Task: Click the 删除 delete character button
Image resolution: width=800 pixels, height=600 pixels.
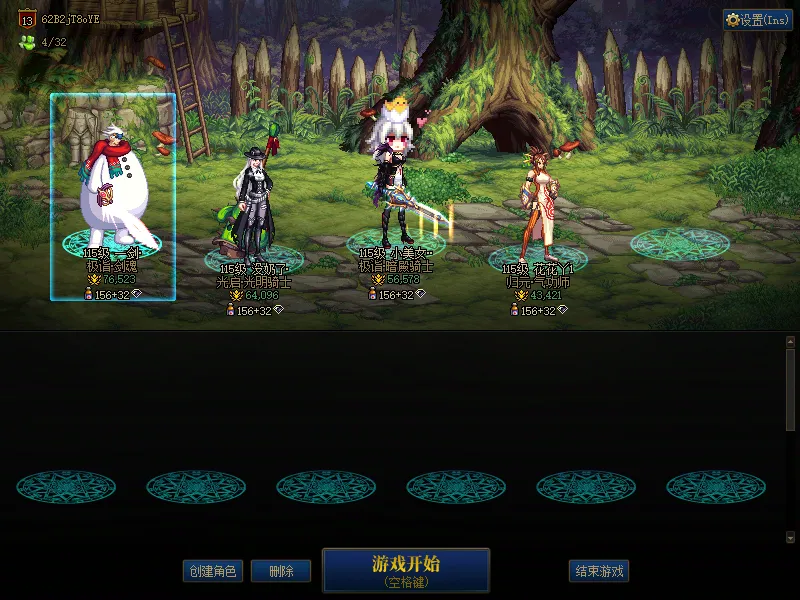Action: 281,572
